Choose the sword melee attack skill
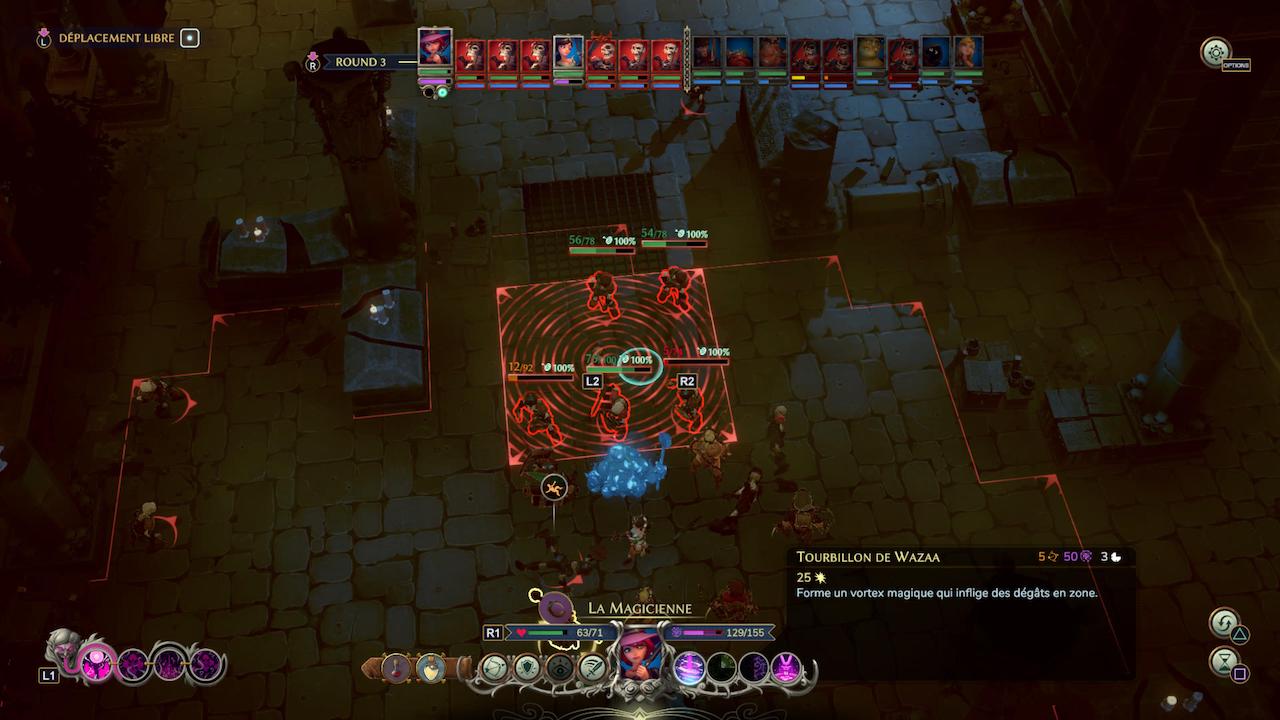This screenshot has height=720, width=1280. [592, 667]
